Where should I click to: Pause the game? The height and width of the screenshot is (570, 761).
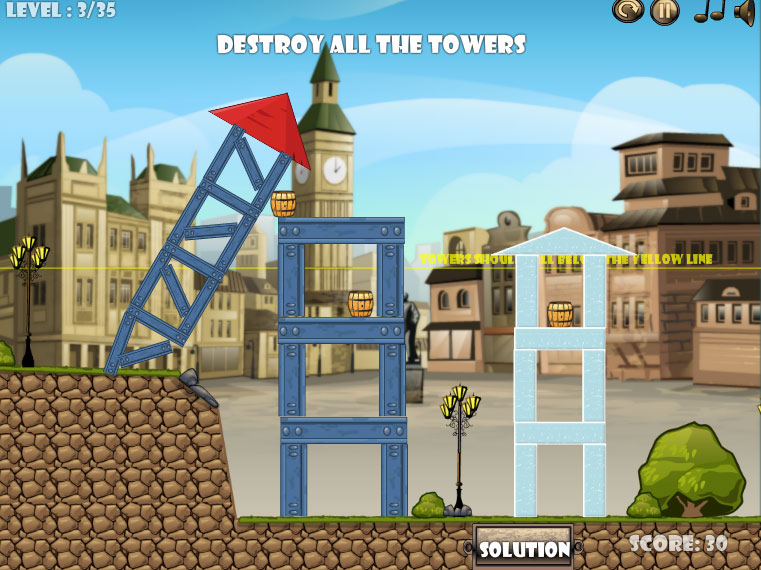664,11
